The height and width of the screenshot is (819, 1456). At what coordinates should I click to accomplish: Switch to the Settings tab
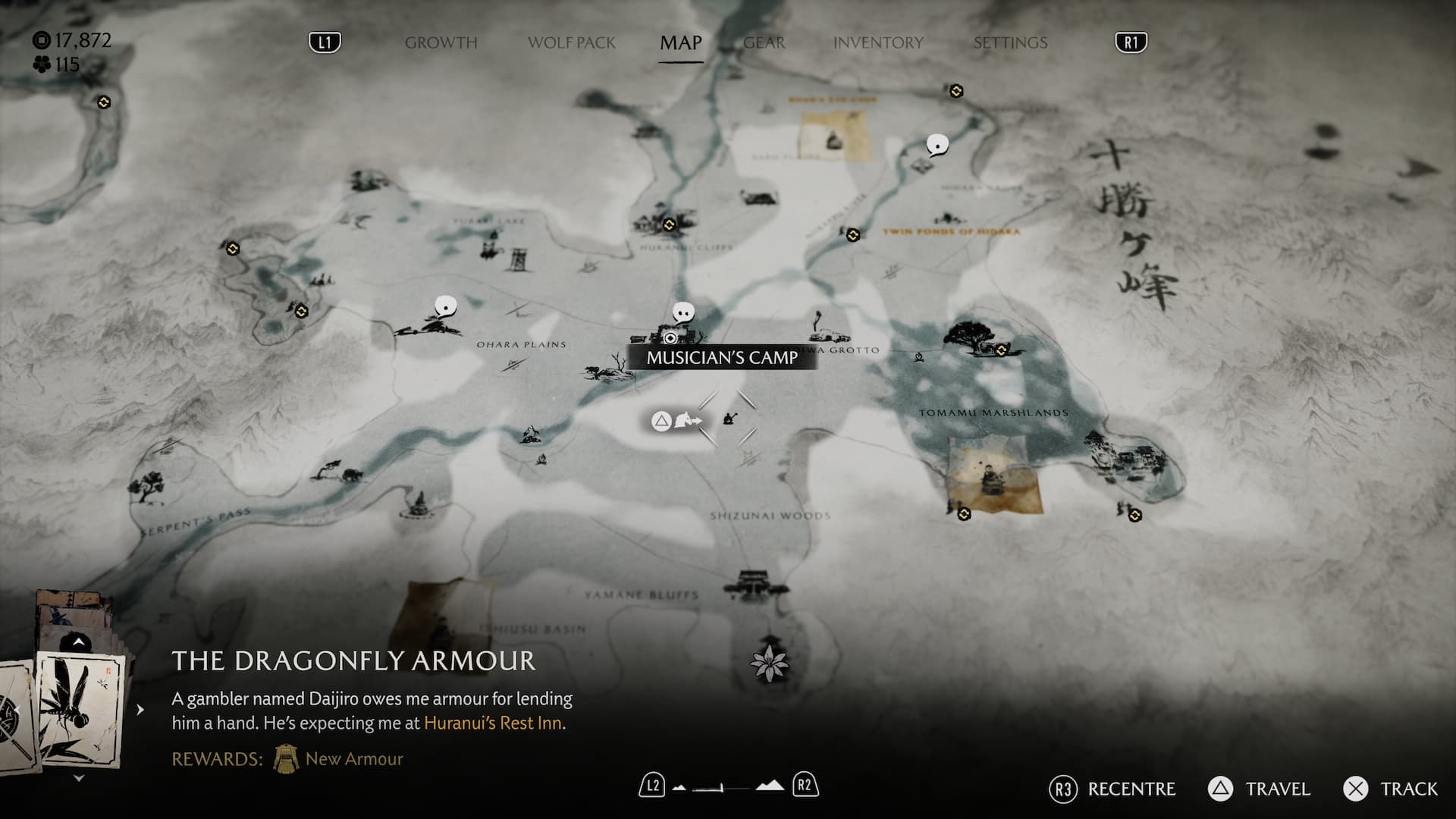pos(1010,43)
